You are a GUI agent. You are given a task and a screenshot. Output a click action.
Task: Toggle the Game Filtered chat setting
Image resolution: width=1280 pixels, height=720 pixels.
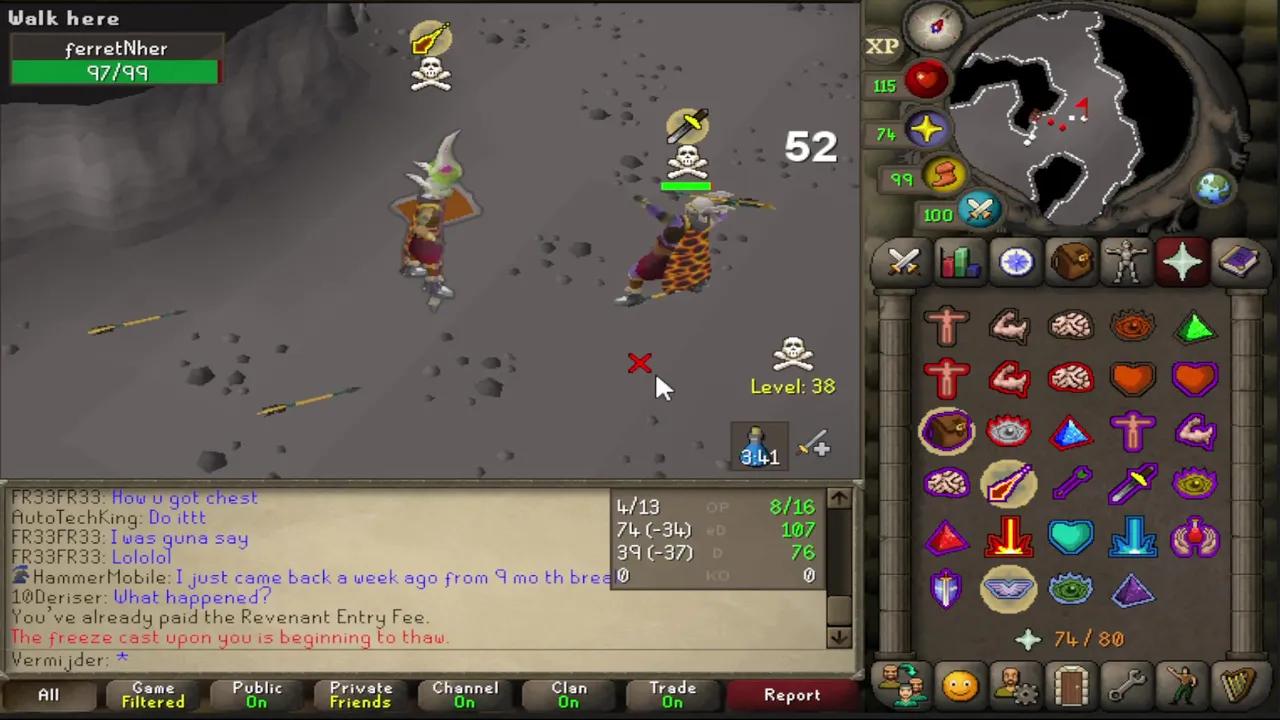(152, 694)
